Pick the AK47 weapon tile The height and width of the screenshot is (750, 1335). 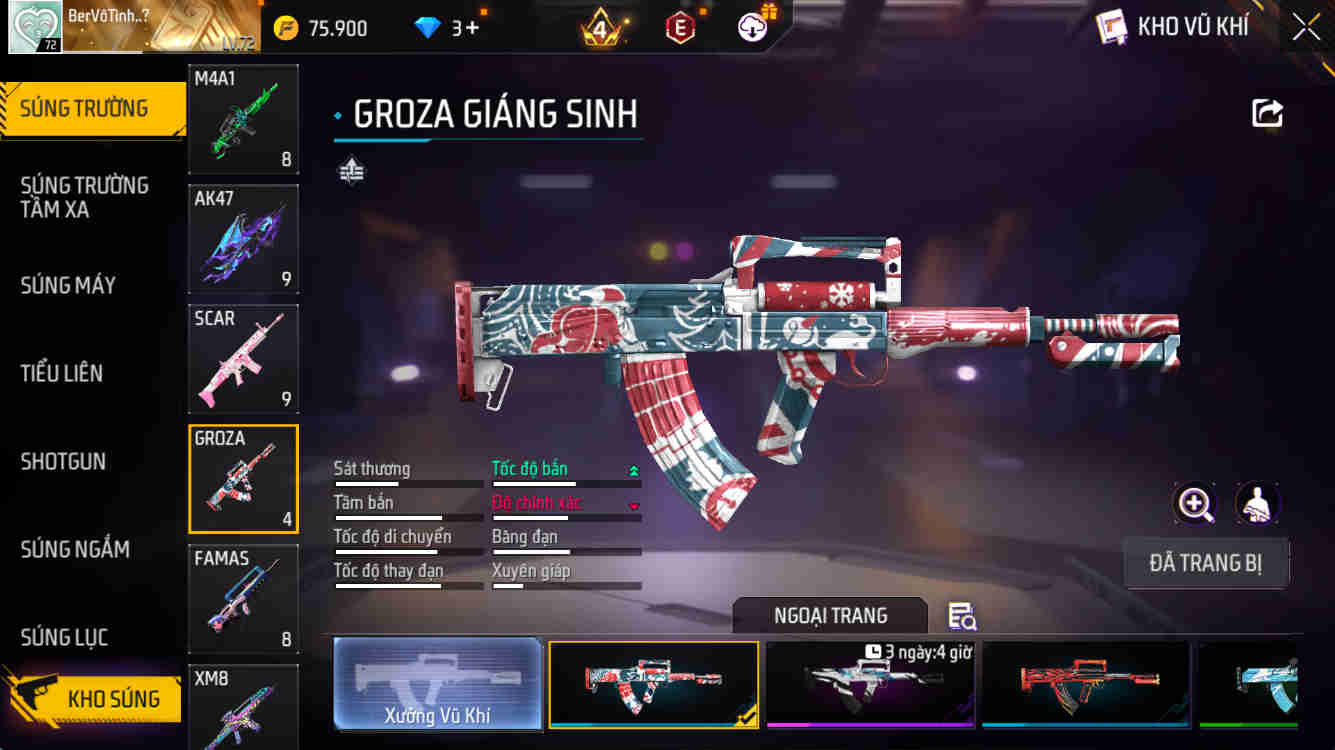click(x=243, y=240)
